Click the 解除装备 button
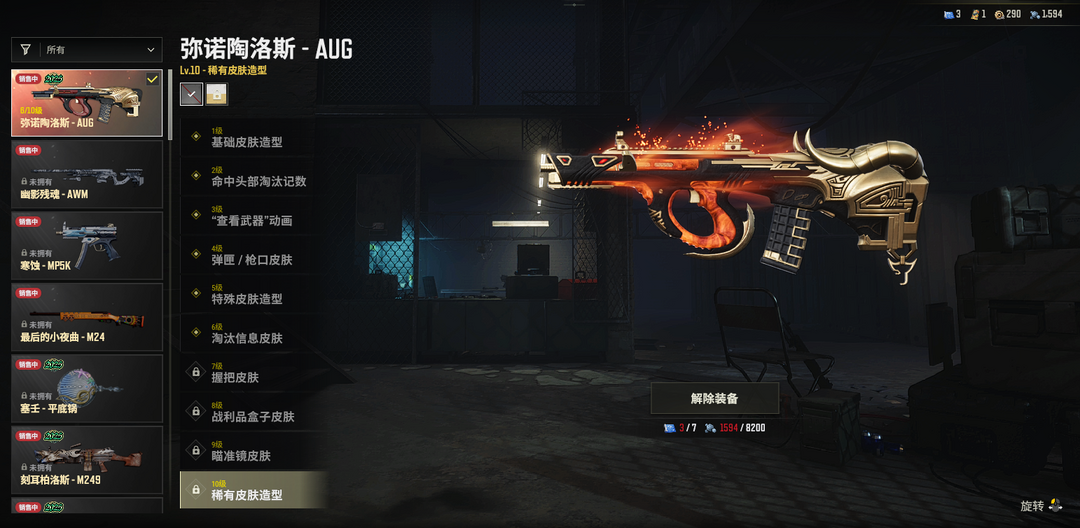1080x528 pixels. pos(715,398)
